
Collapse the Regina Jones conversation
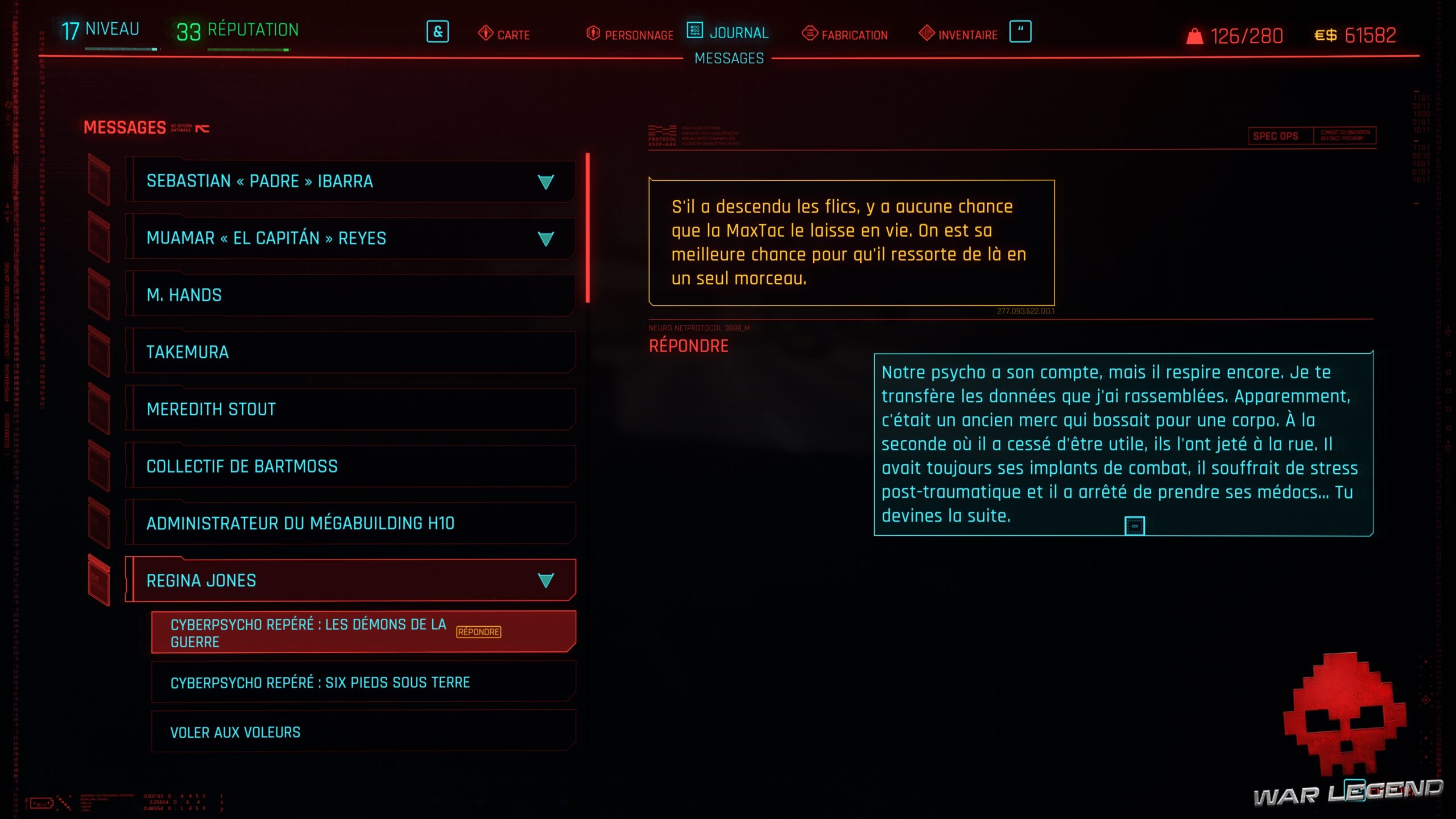[x=545, y=581]
